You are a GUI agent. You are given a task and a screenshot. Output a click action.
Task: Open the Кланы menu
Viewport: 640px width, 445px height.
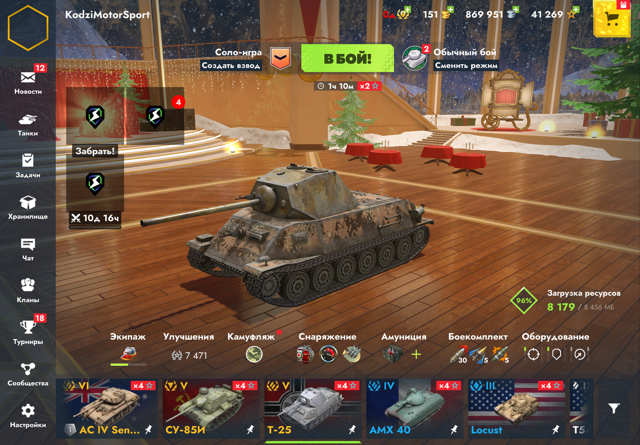(x=28, y=290)
